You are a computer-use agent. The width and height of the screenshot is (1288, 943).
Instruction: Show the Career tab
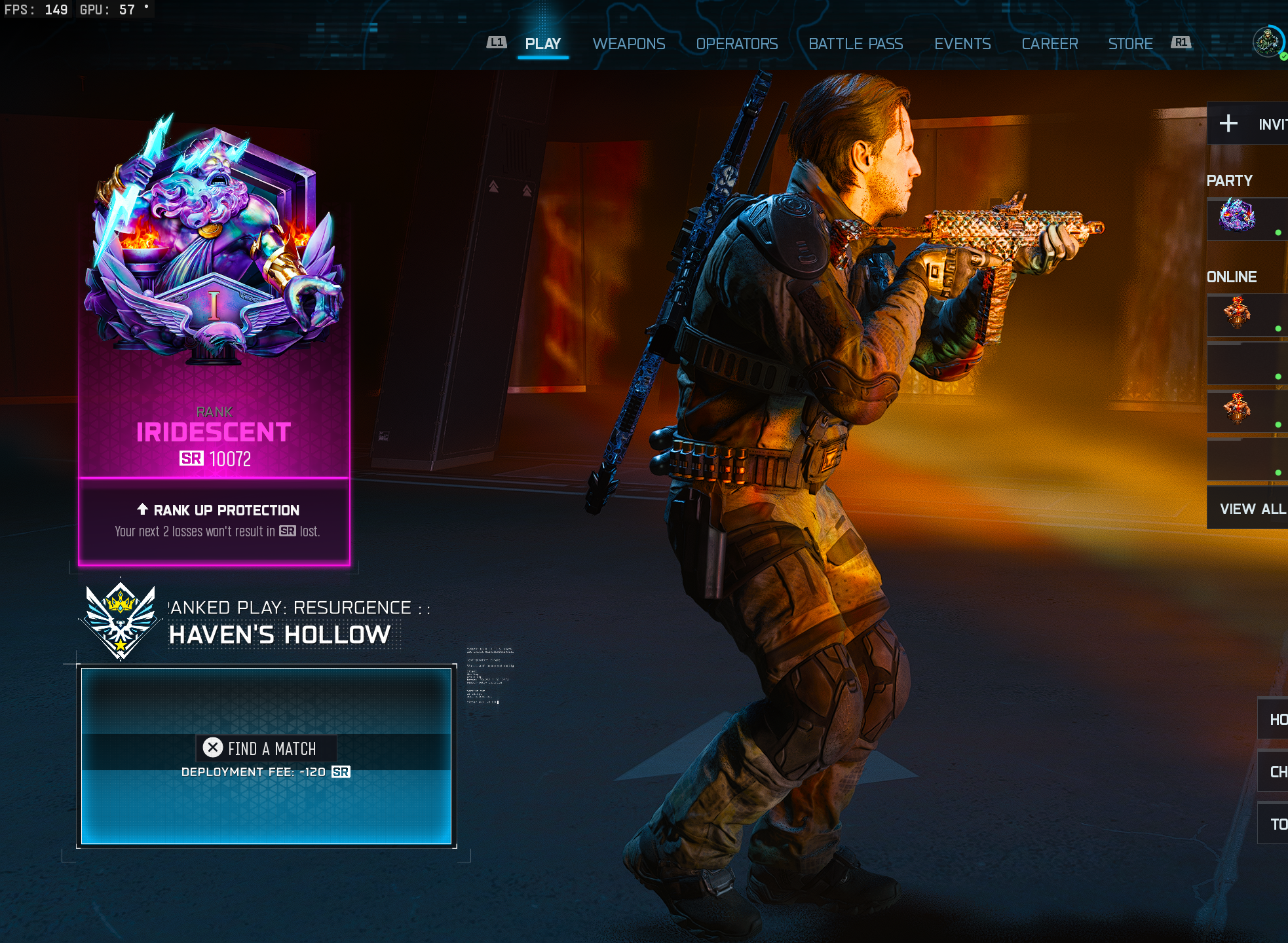[x=1050, y=44]
